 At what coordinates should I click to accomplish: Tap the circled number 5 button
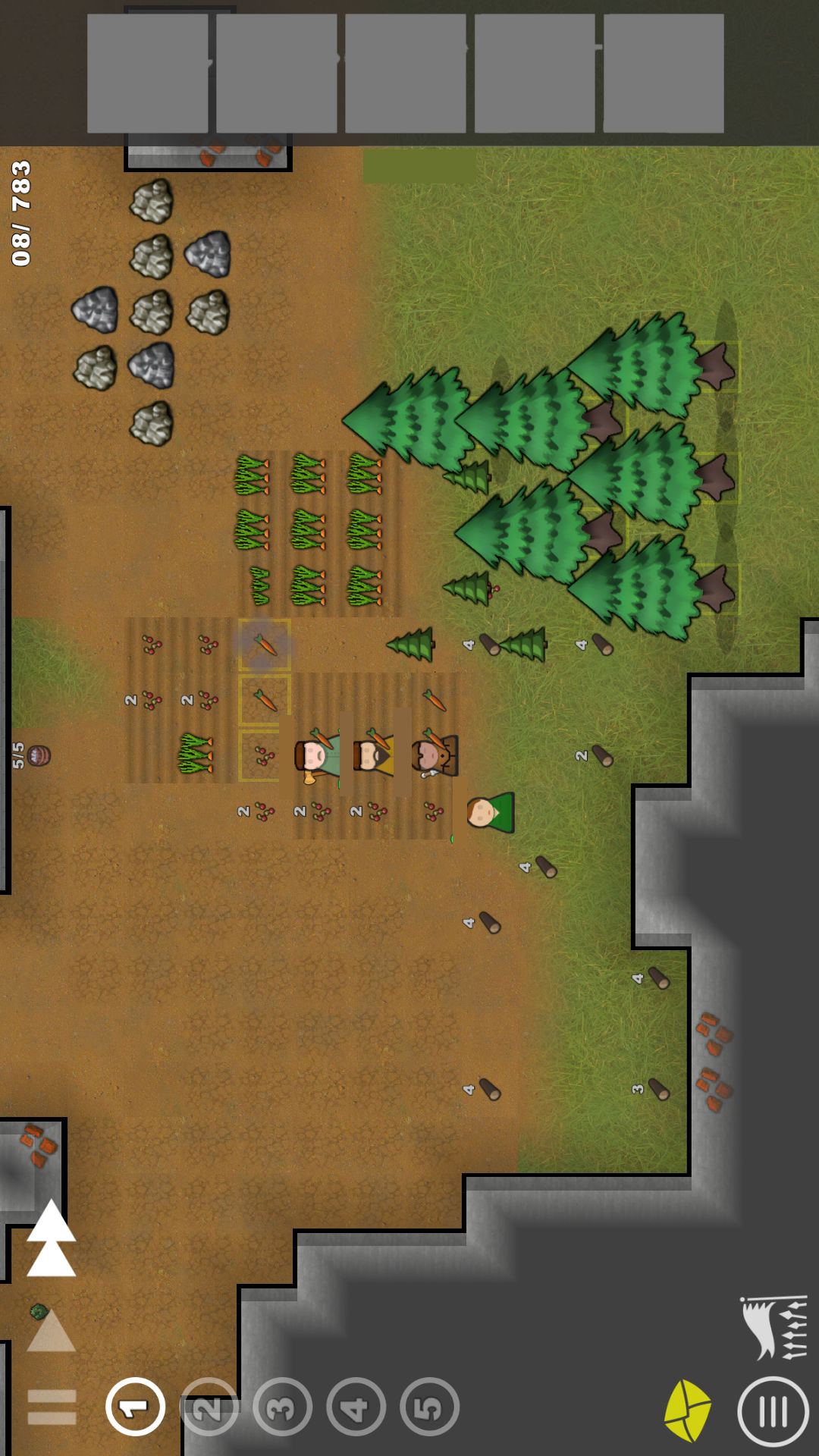[429, 1407]
